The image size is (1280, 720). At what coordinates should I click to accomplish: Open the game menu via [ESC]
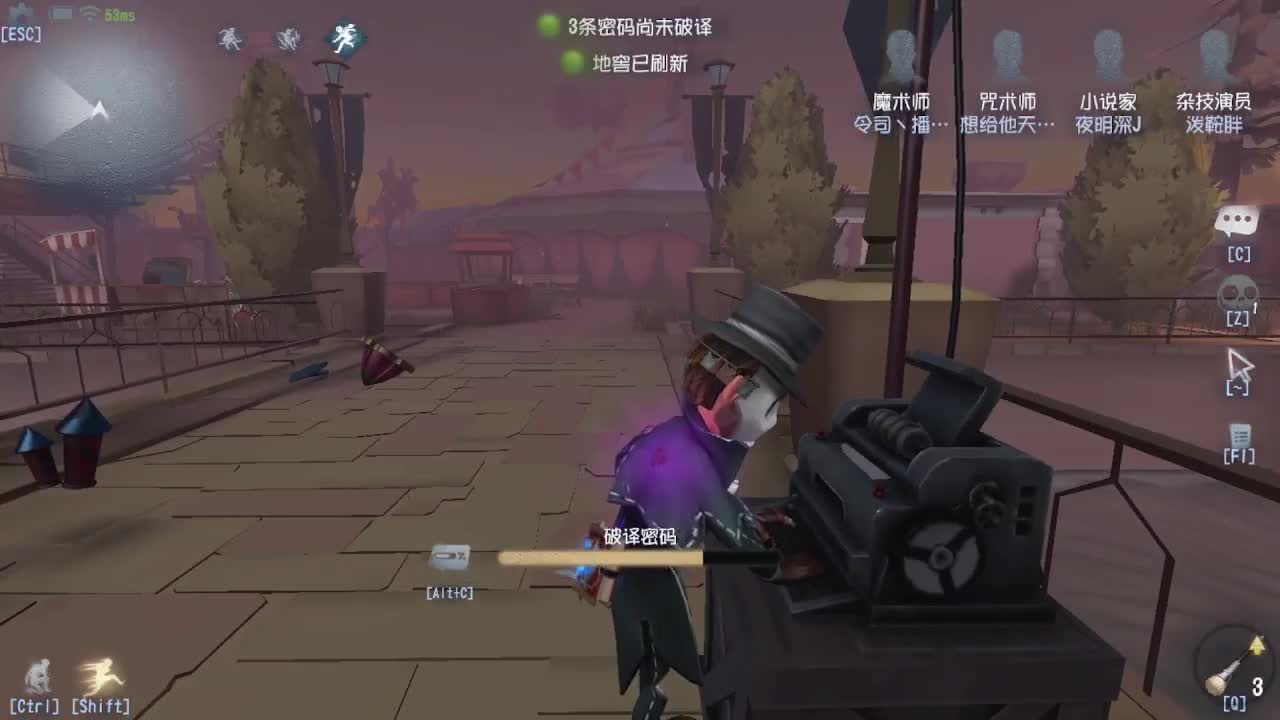point(22,33)
